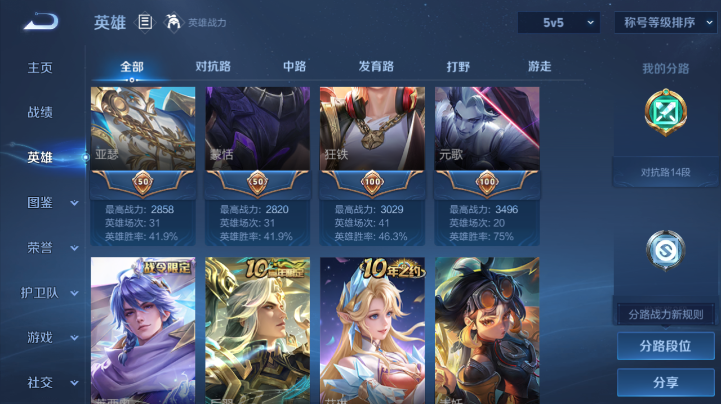
Task: Switch to the 打野 hero tab
Action: point(458,67)
